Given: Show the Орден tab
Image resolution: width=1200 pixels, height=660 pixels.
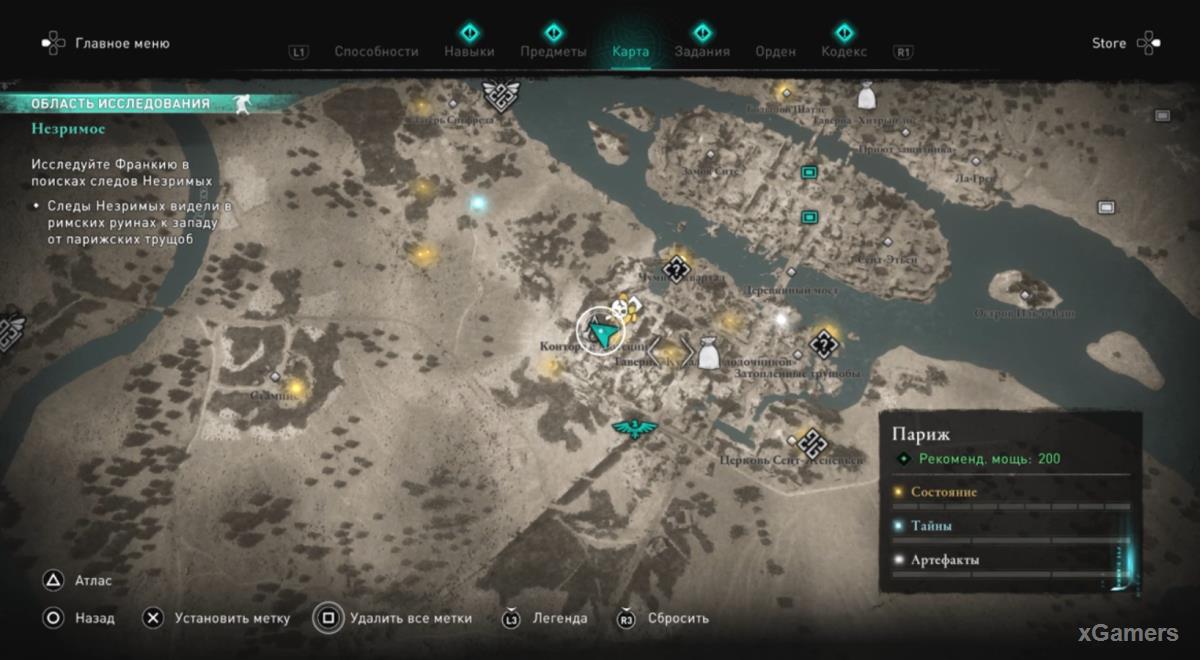Looking at the screenshot, I should tap(775, 51).
